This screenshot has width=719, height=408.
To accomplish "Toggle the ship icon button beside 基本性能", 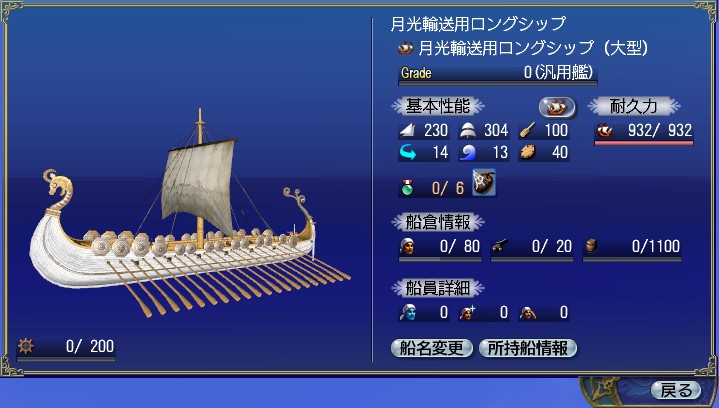I will point(557,107).
